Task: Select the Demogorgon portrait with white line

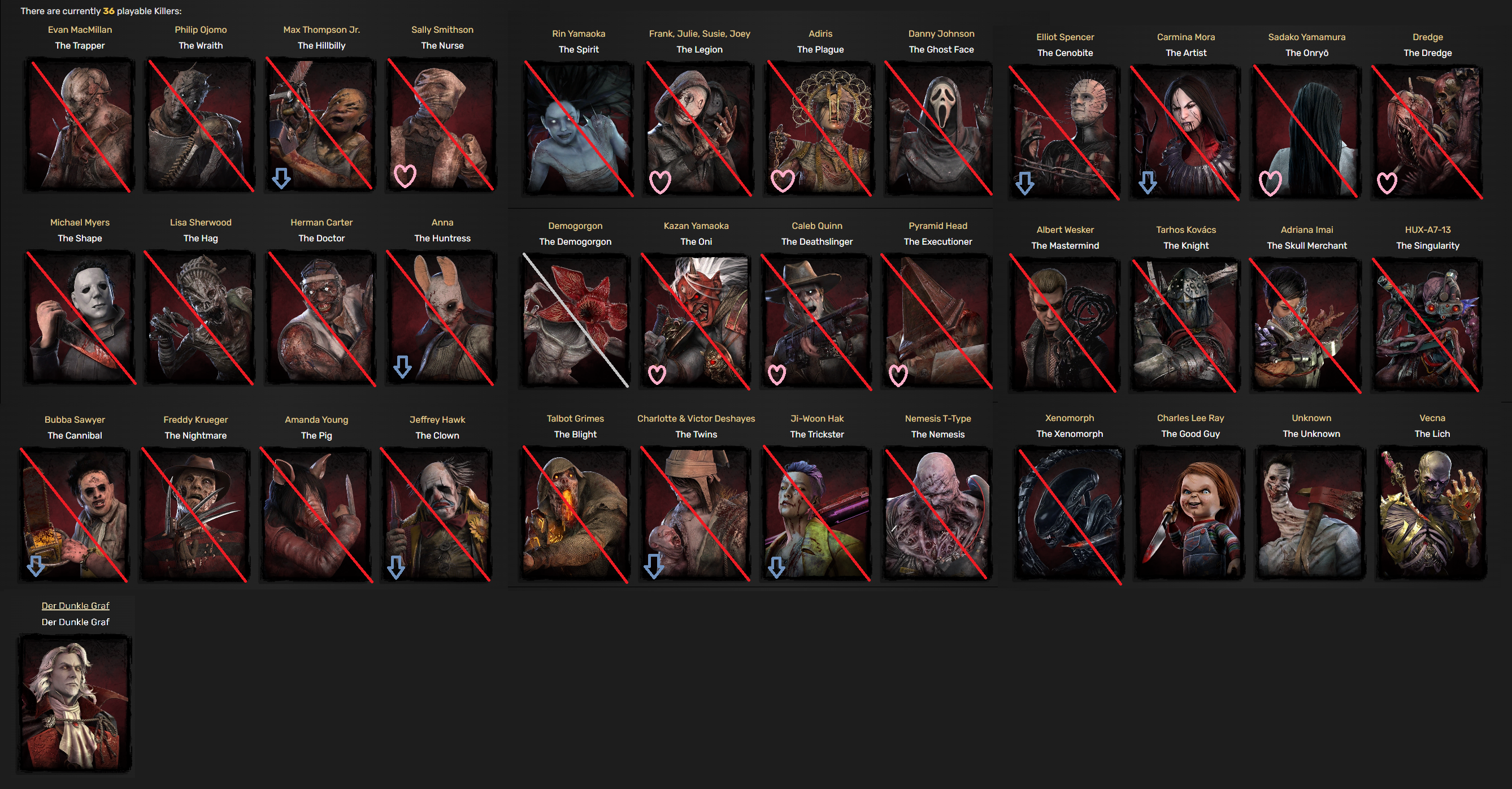Action: click(x=575, y=320)
